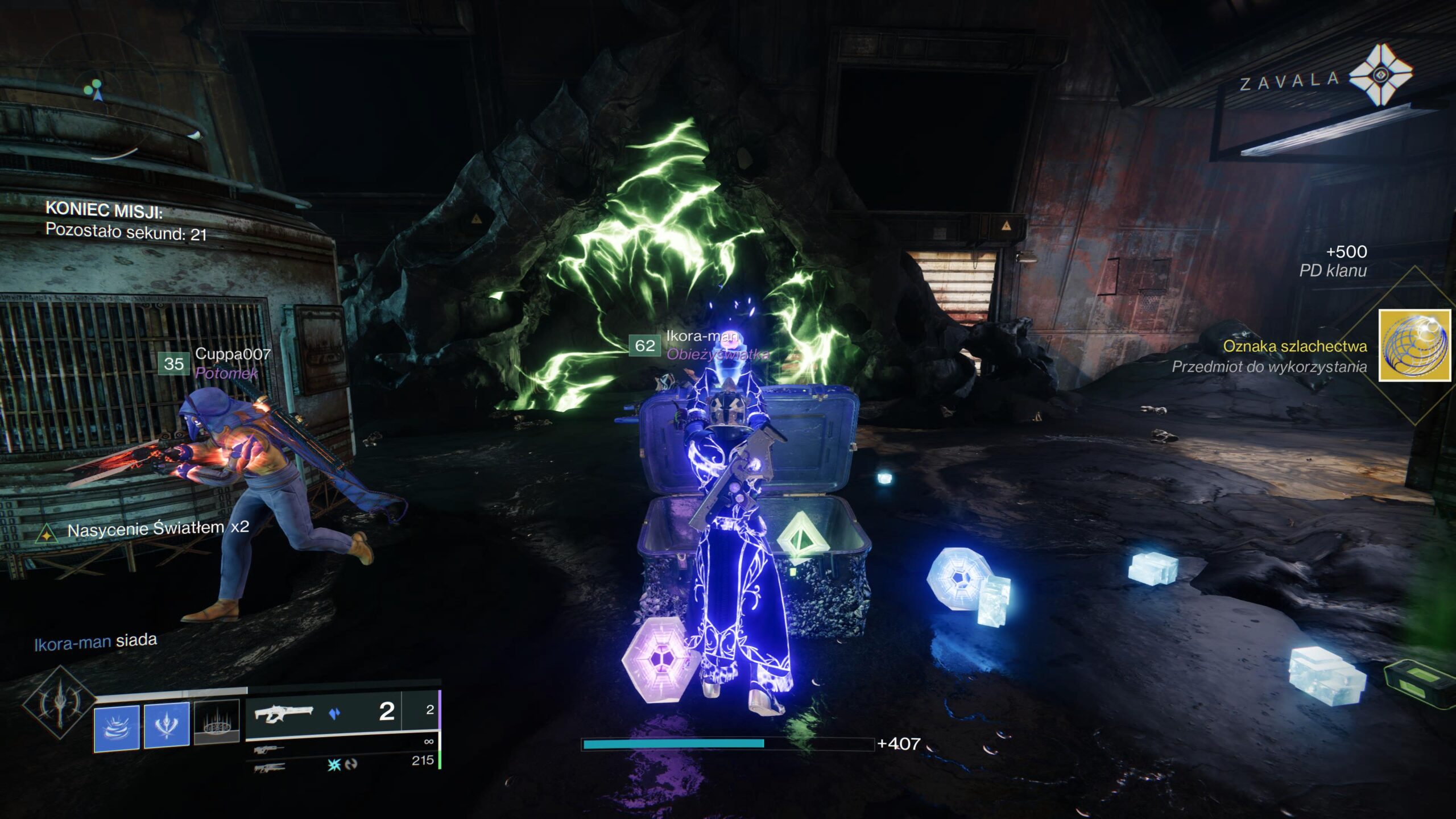Open the Oznaka szlachectwa loot icon

(1414, 346)
